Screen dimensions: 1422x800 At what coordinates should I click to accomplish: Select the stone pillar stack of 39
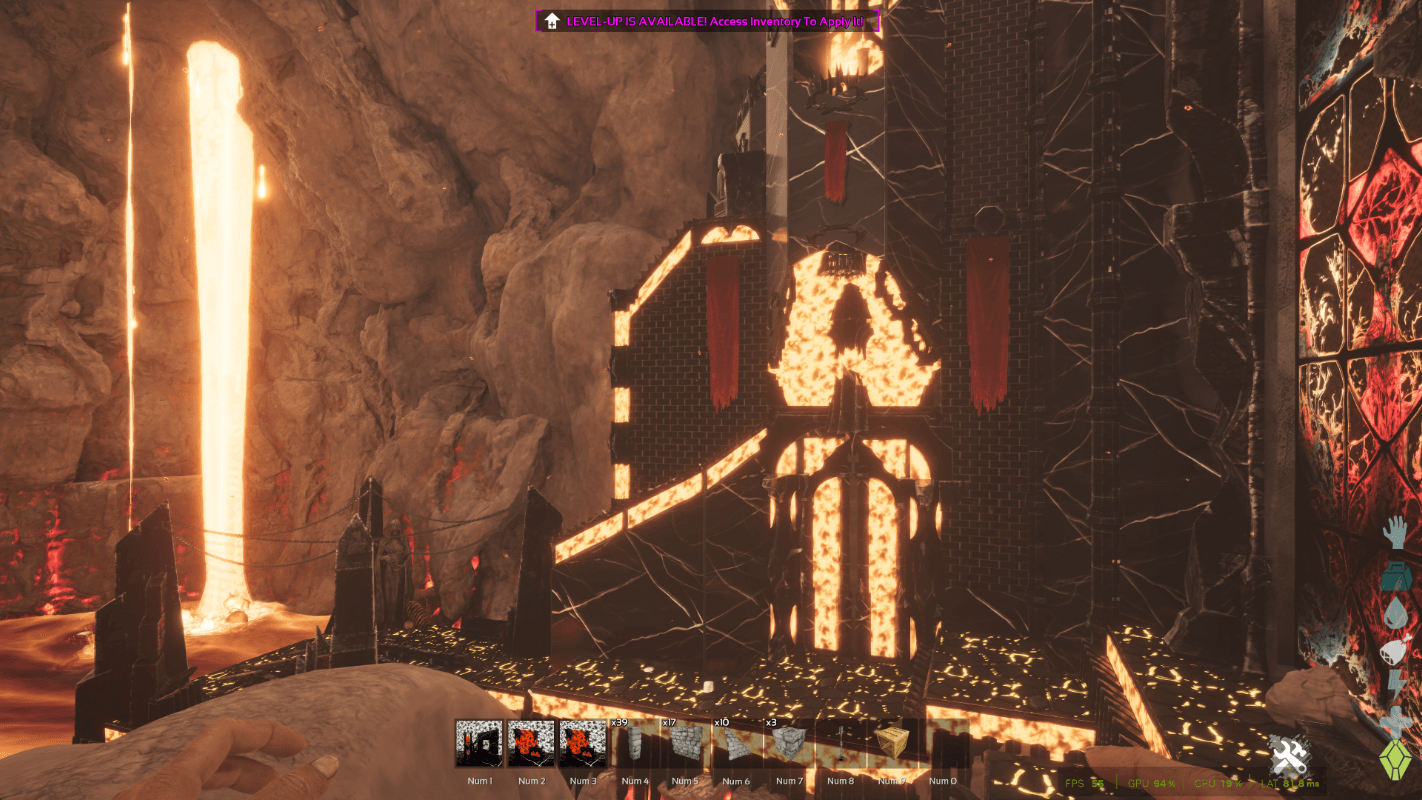pos(633,744)
